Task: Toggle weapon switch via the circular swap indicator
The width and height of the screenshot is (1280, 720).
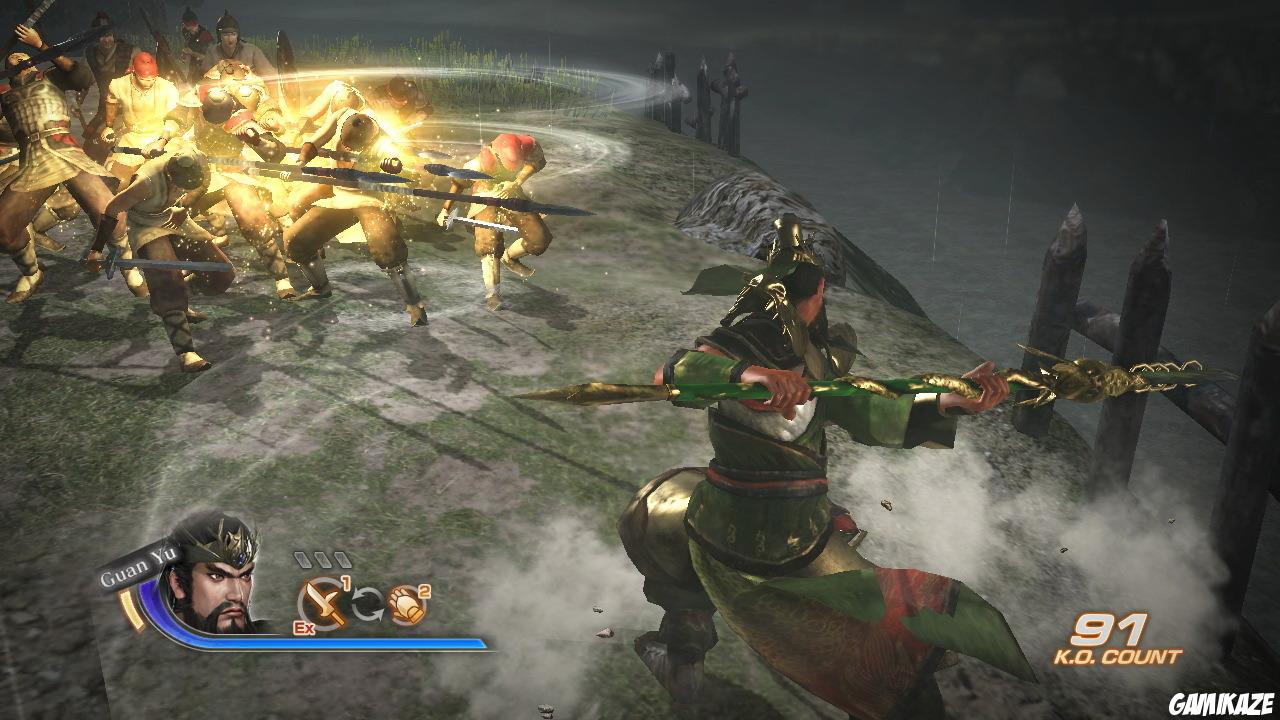Action: click(366, 601)
